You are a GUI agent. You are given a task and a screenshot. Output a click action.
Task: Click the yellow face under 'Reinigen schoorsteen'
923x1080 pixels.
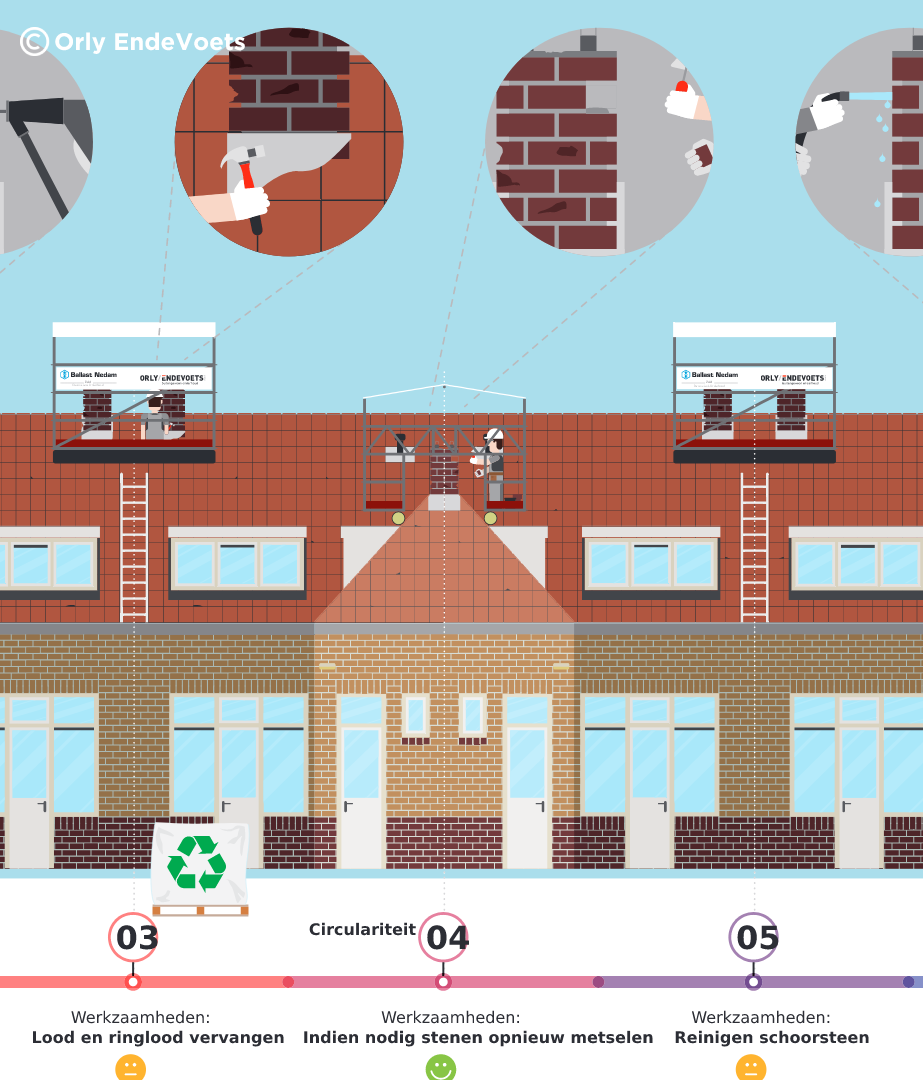[751, 1068]
